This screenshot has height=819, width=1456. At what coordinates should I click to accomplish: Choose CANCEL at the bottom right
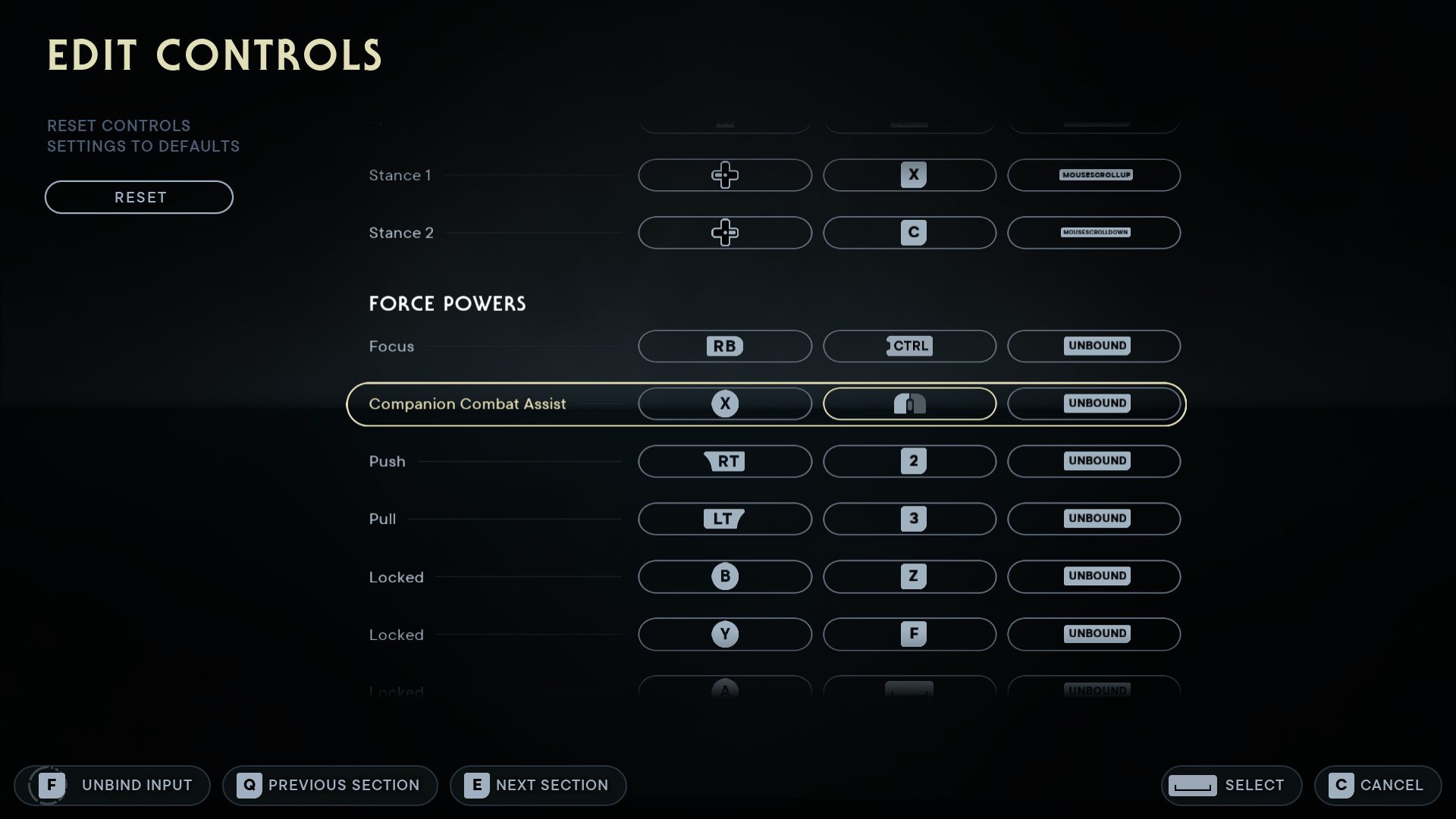pyautogui.click(x=1377, y=785)
